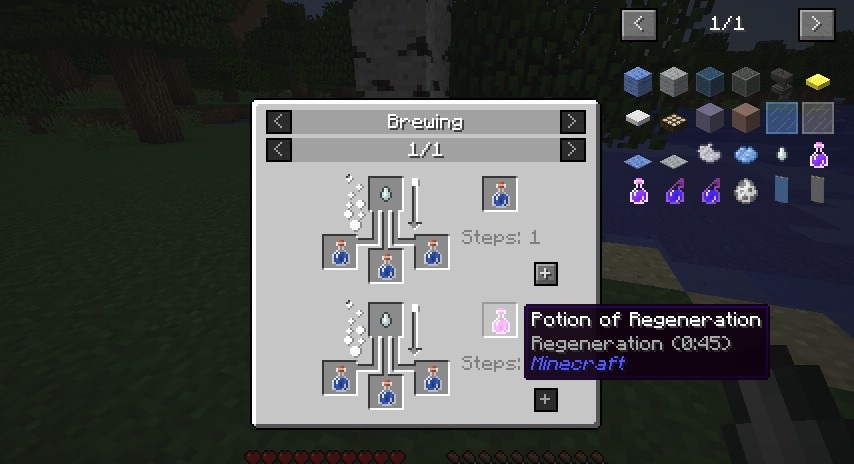Choose the ghast spawn egg in the item list

click(746, 189)
